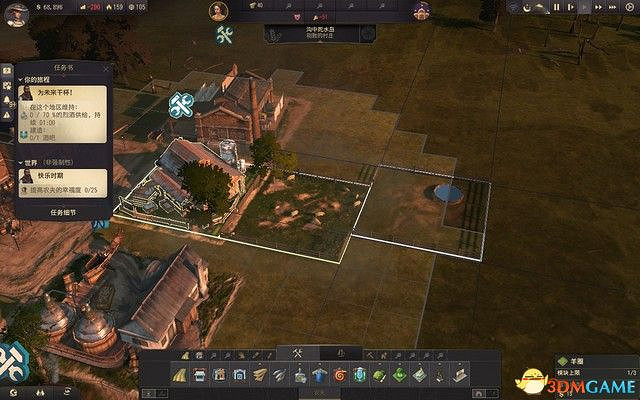Switch to the hammer-and-wrench build tab
Image resolution: width=640 pixels, height=400 pixels.
(x=297, y=352)
